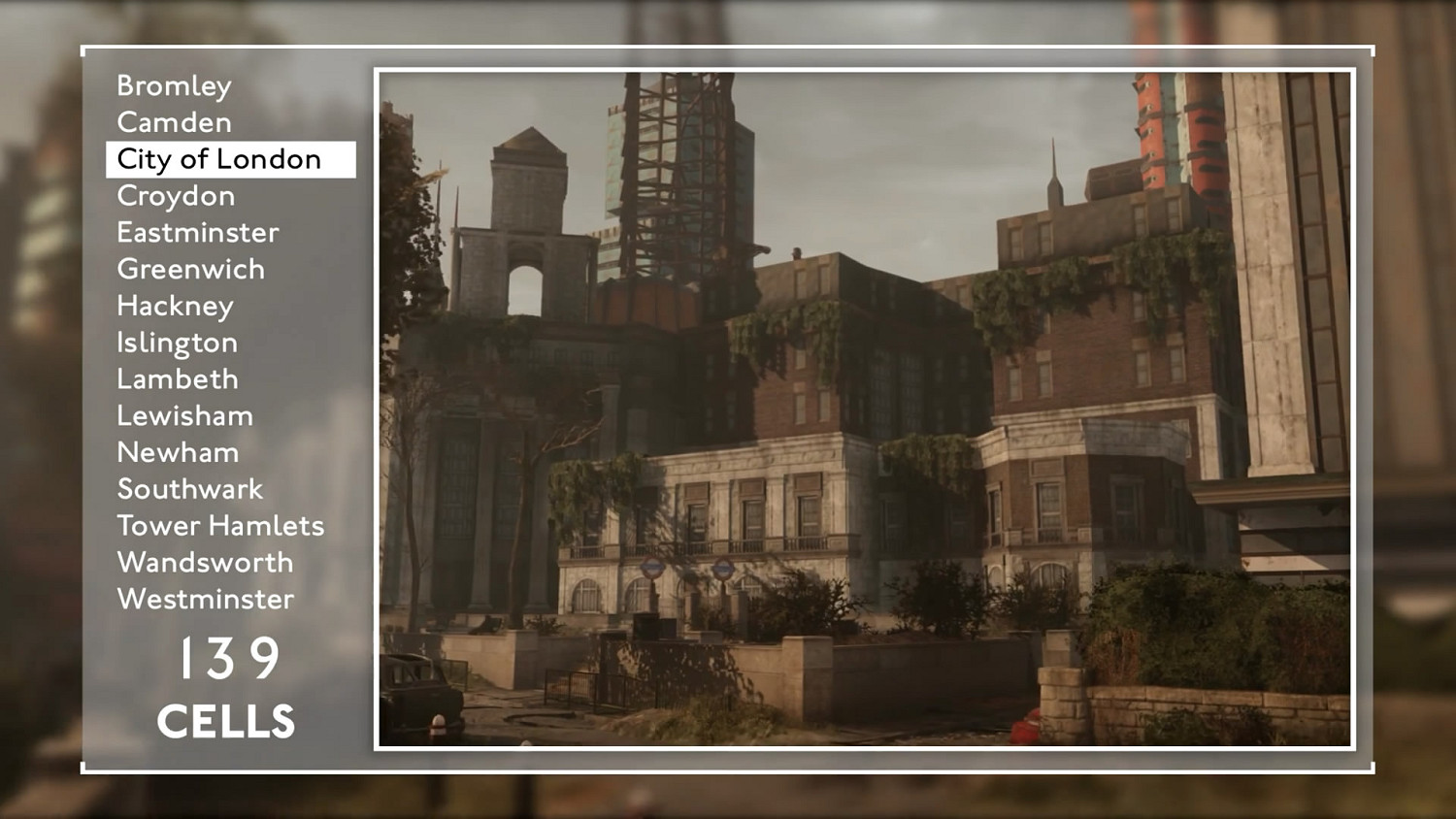This screenshot has width=1456, height=819.
Task: Select the Eastminster borough entry
Action: (x=197, y=233)
